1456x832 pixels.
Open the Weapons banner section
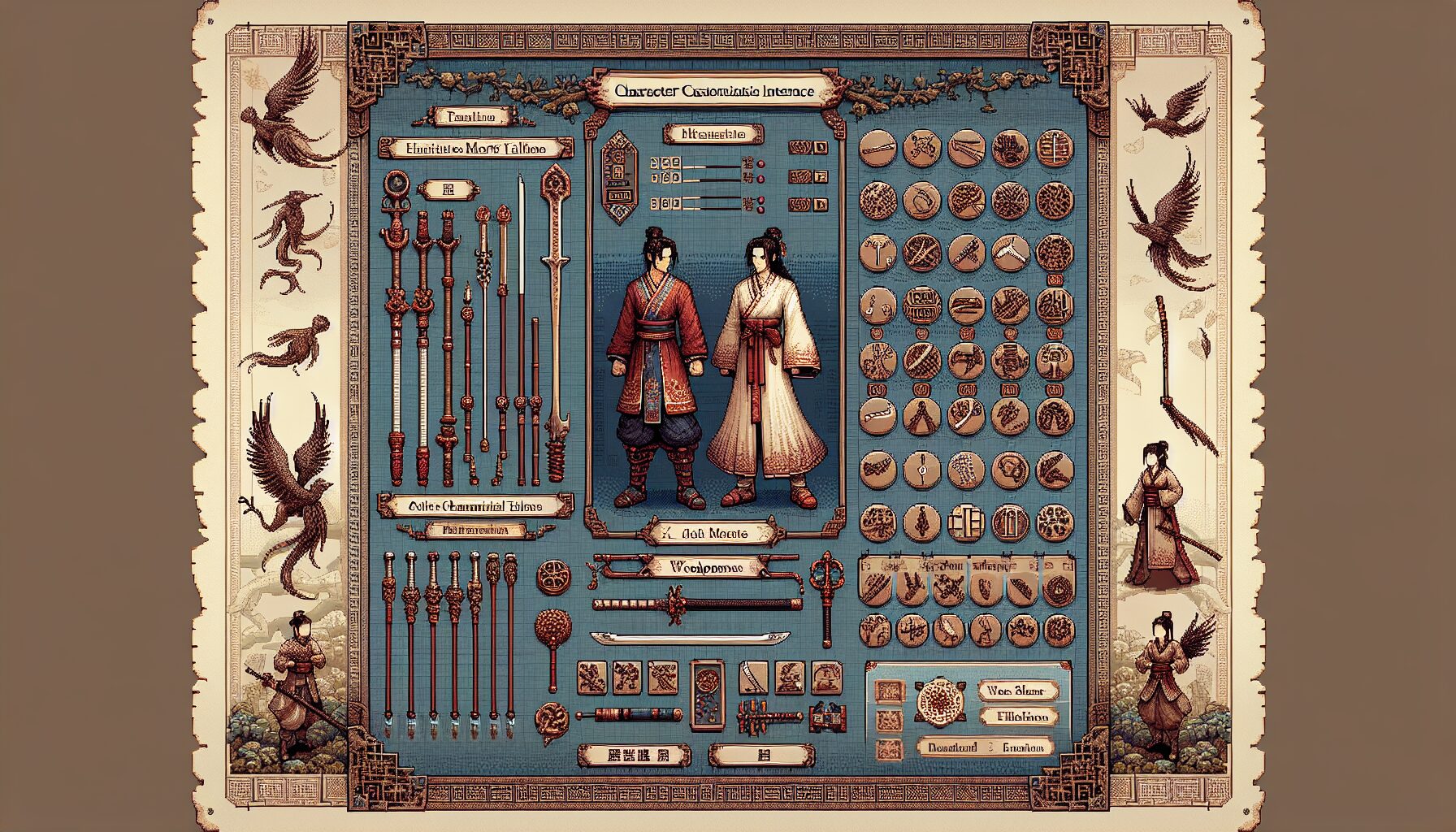699,567
